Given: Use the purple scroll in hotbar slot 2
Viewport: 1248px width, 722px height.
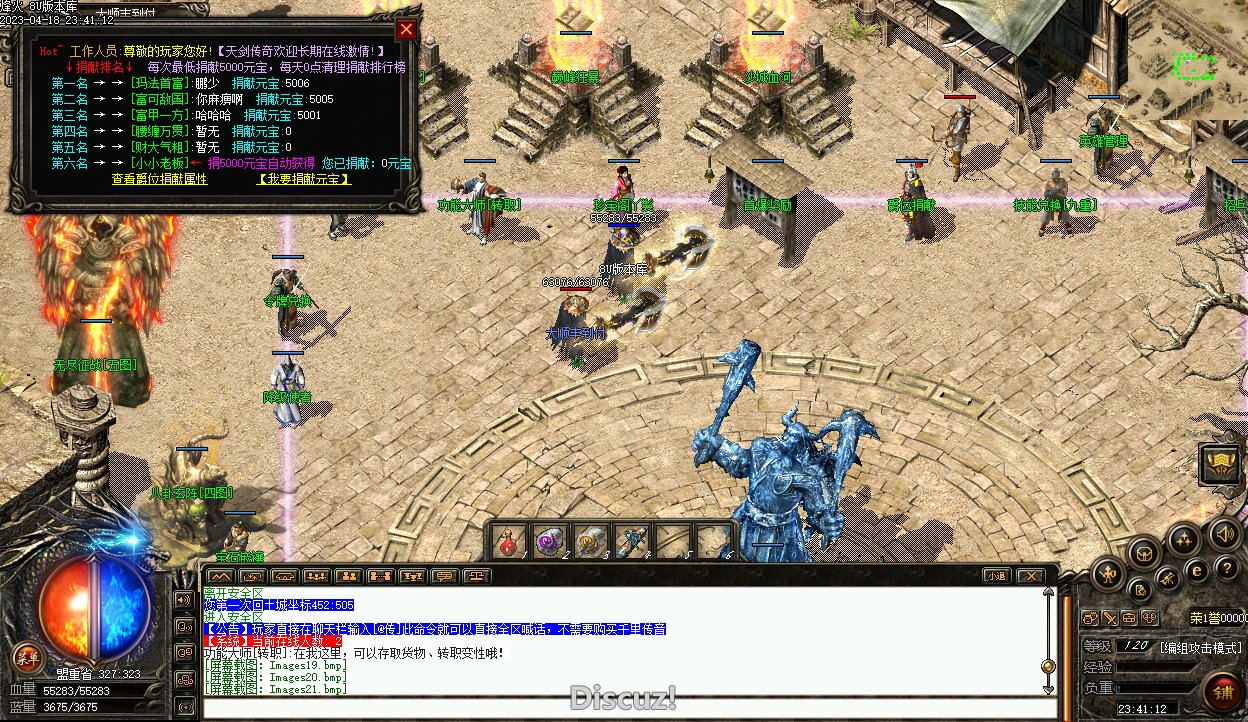Looking at the screenshot, I should tap(549, 542).
